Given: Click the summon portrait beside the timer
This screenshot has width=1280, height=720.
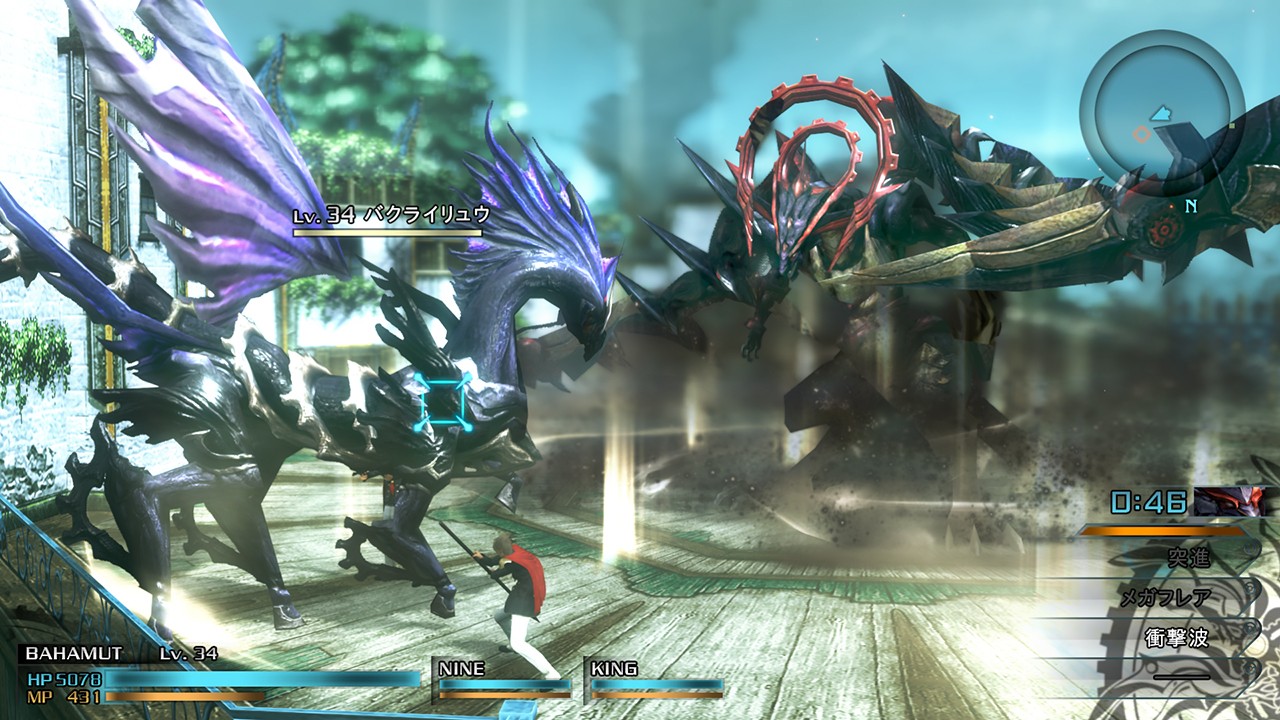Looking at the screenshot, I should point(1230,502).
